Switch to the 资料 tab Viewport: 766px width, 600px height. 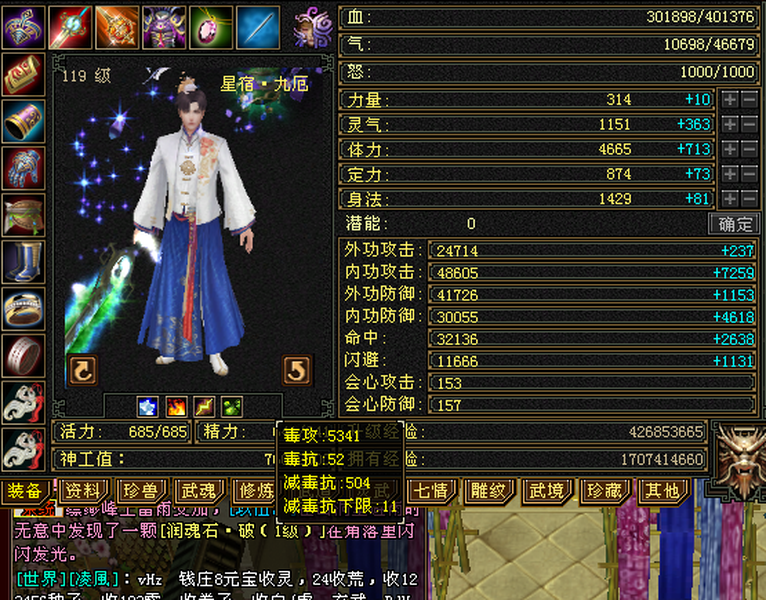pyautogui.click(x=82, y=491)
